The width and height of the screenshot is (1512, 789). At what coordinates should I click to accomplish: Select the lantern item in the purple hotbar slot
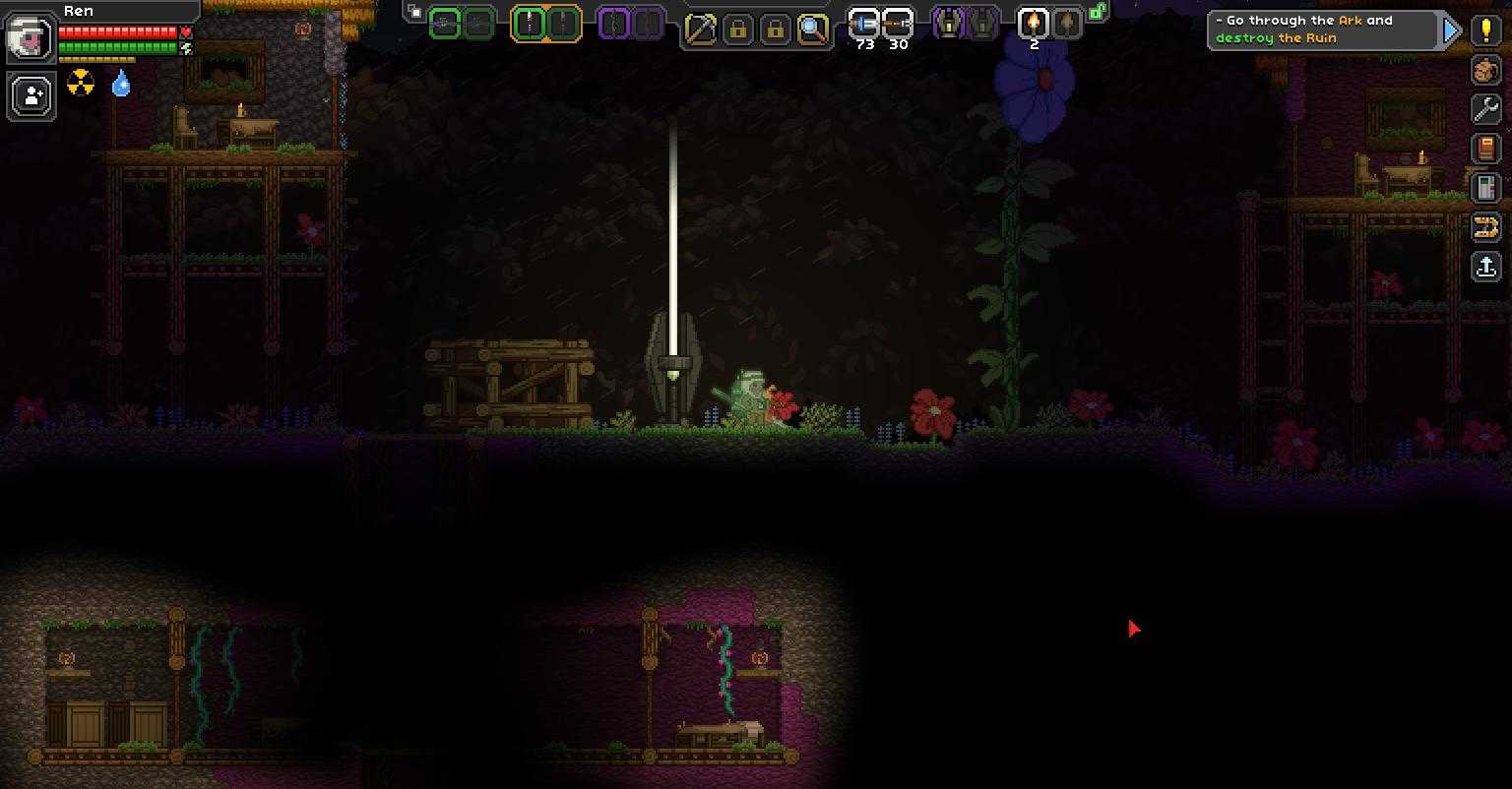(x=949, y=24)
